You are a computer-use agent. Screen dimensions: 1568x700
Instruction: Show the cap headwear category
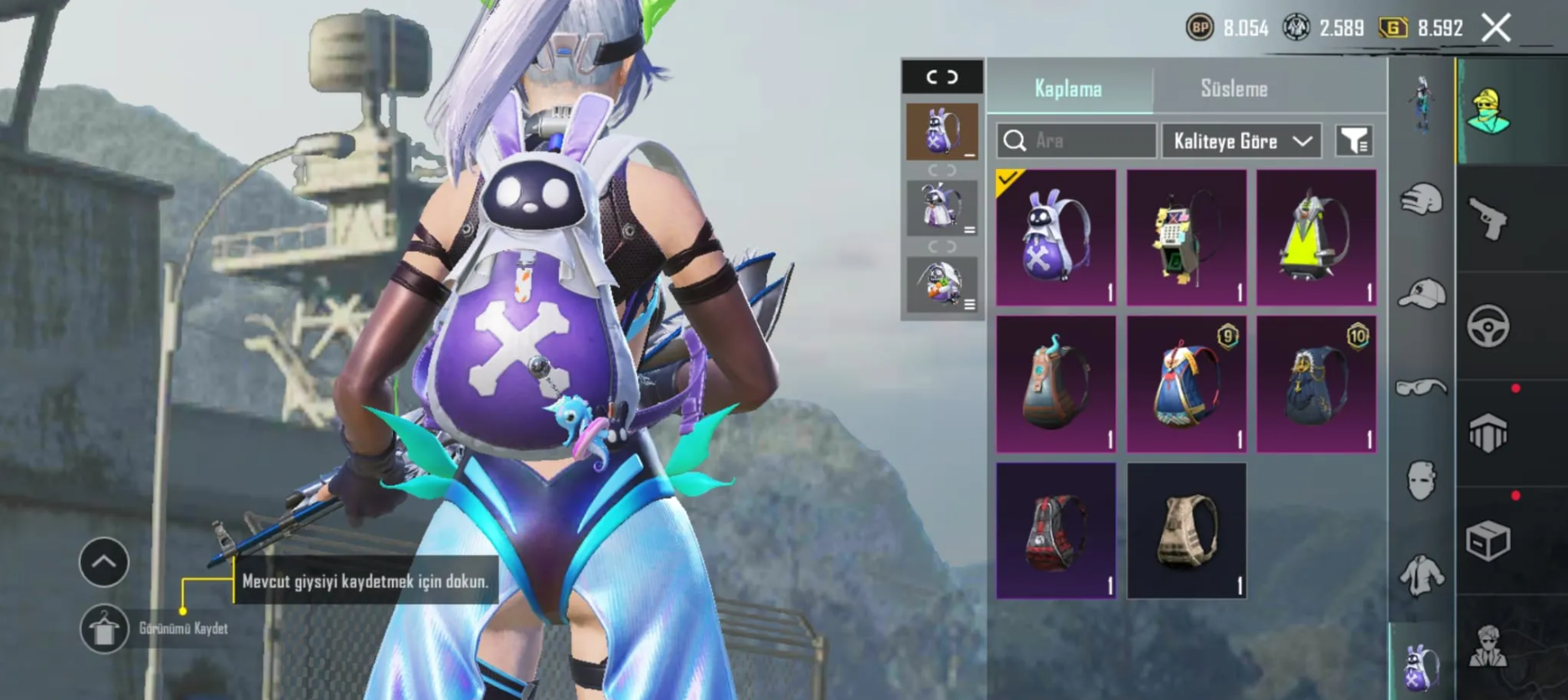click(x=1421, y=294)
